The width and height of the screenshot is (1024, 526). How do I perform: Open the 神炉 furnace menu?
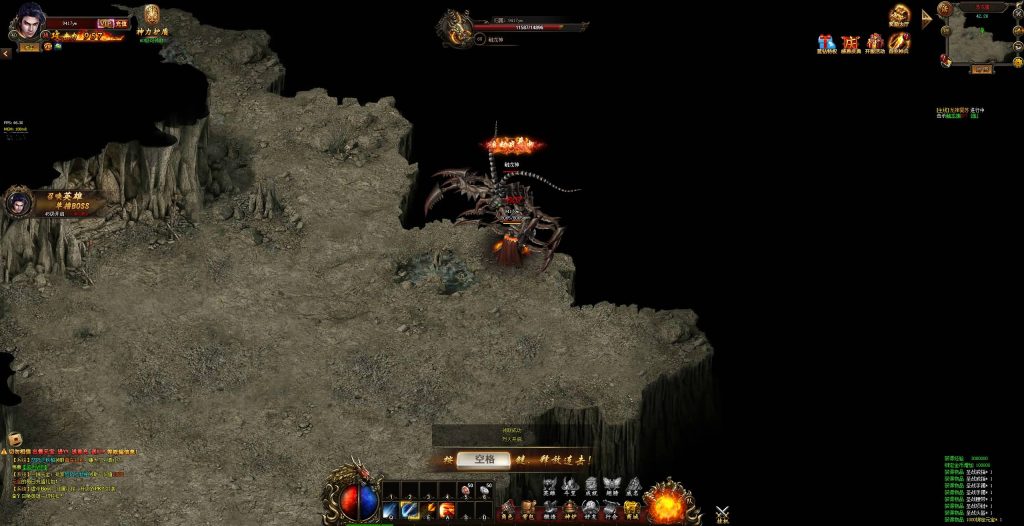[570, 509]
